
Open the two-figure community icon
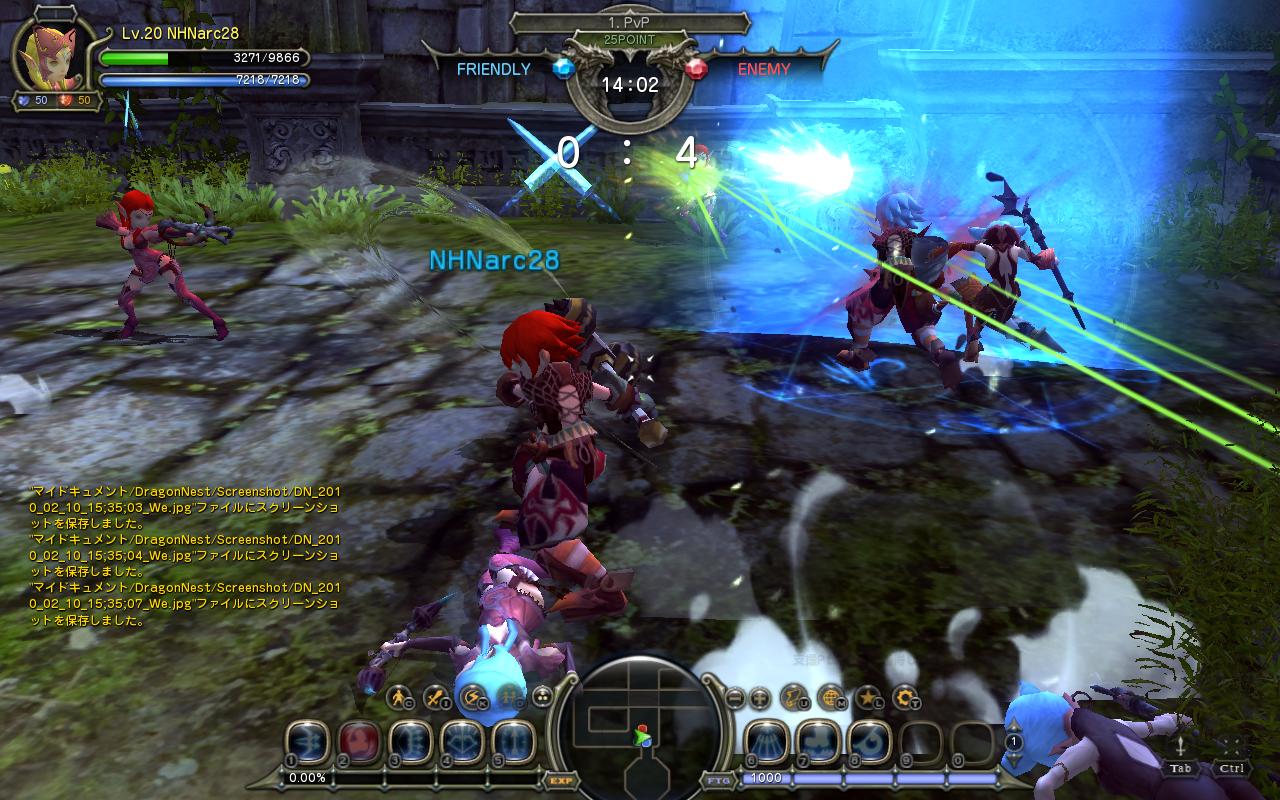[510, 695]
